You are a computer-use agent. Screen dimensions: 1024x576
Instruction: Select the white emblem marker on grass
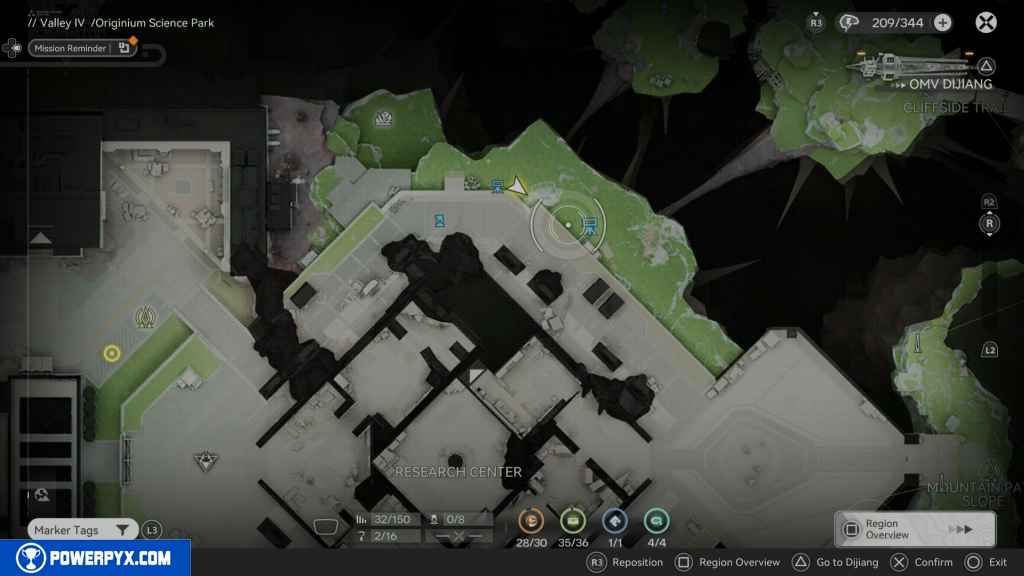pyautogui.click(x=385, y=122)
